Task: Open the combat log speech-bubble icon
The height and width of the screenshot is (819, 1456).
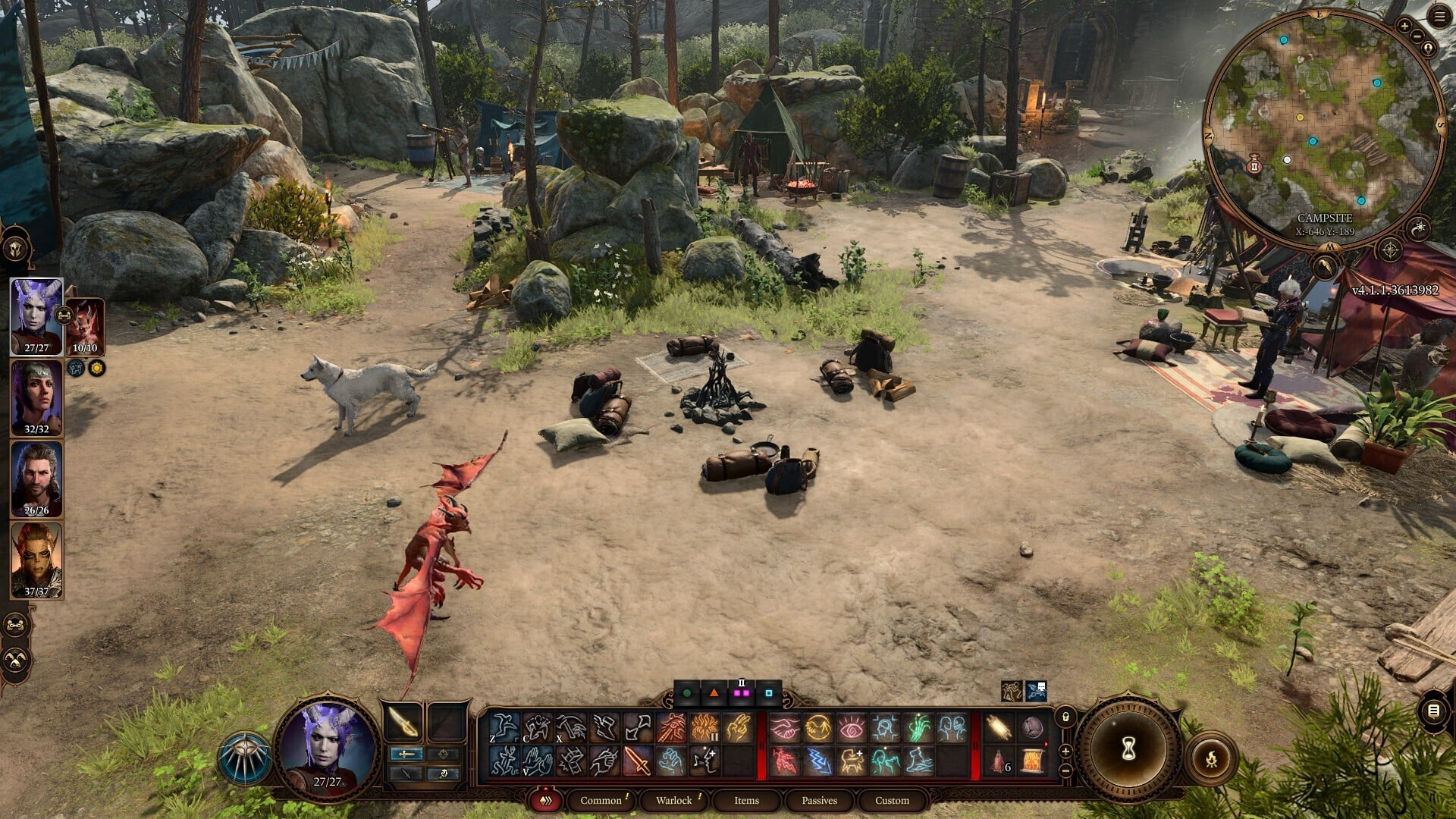Action: (1433, 711)
